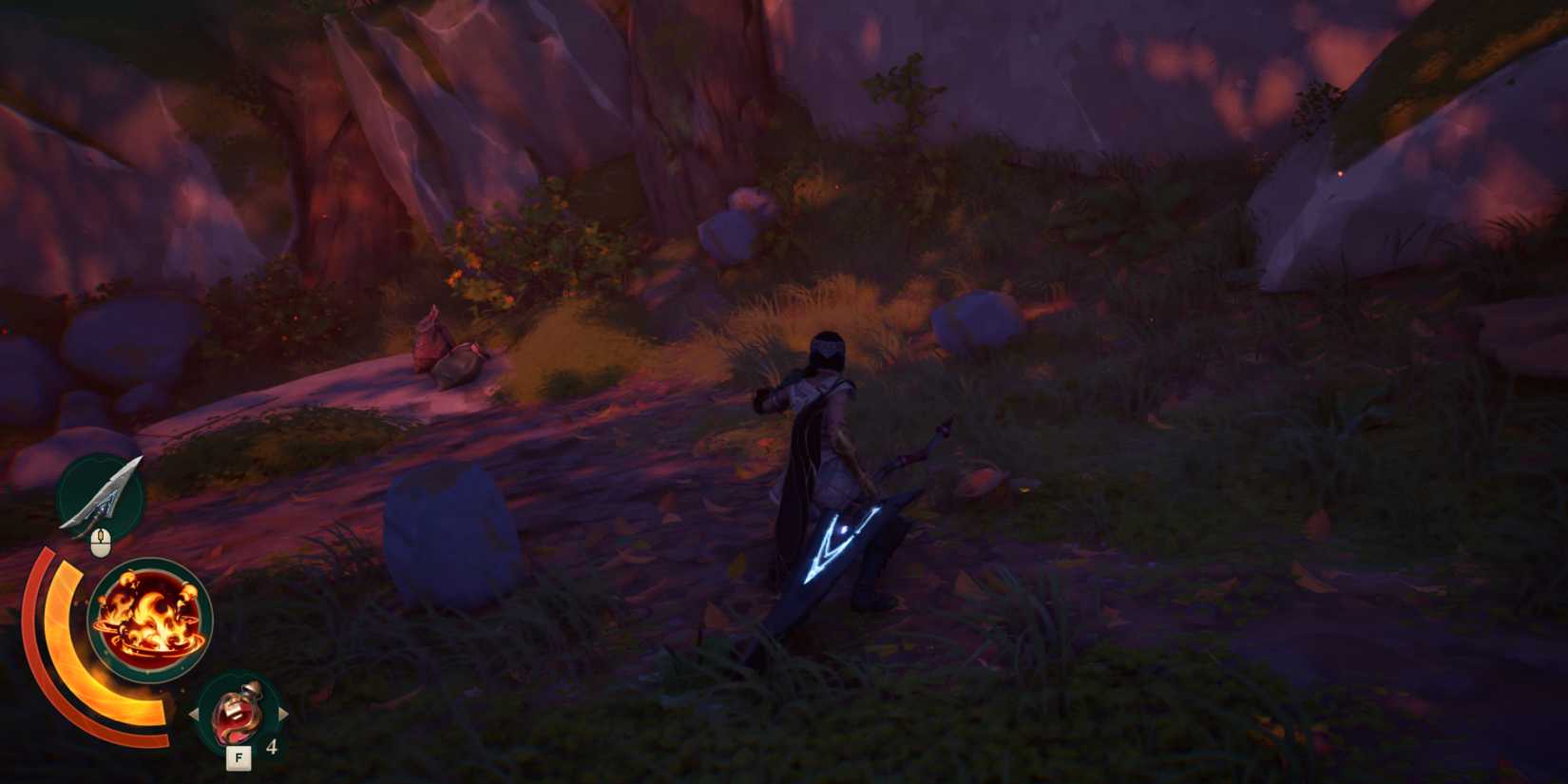Select the equipped spear weapon icon
This screenshot has width=1568, height=784.
tap(102, 494)
